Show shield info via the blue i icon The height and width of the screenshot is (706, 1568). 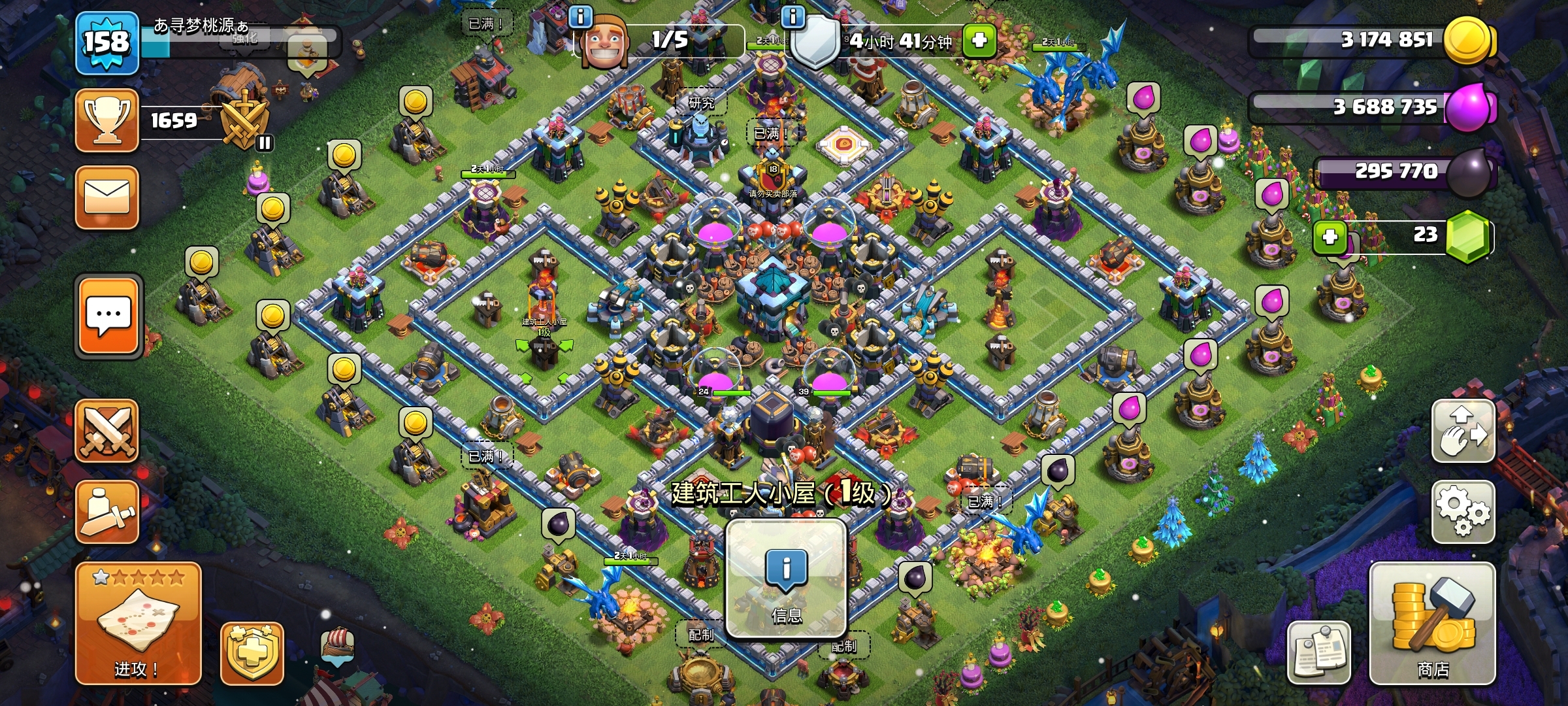(793, 16)
